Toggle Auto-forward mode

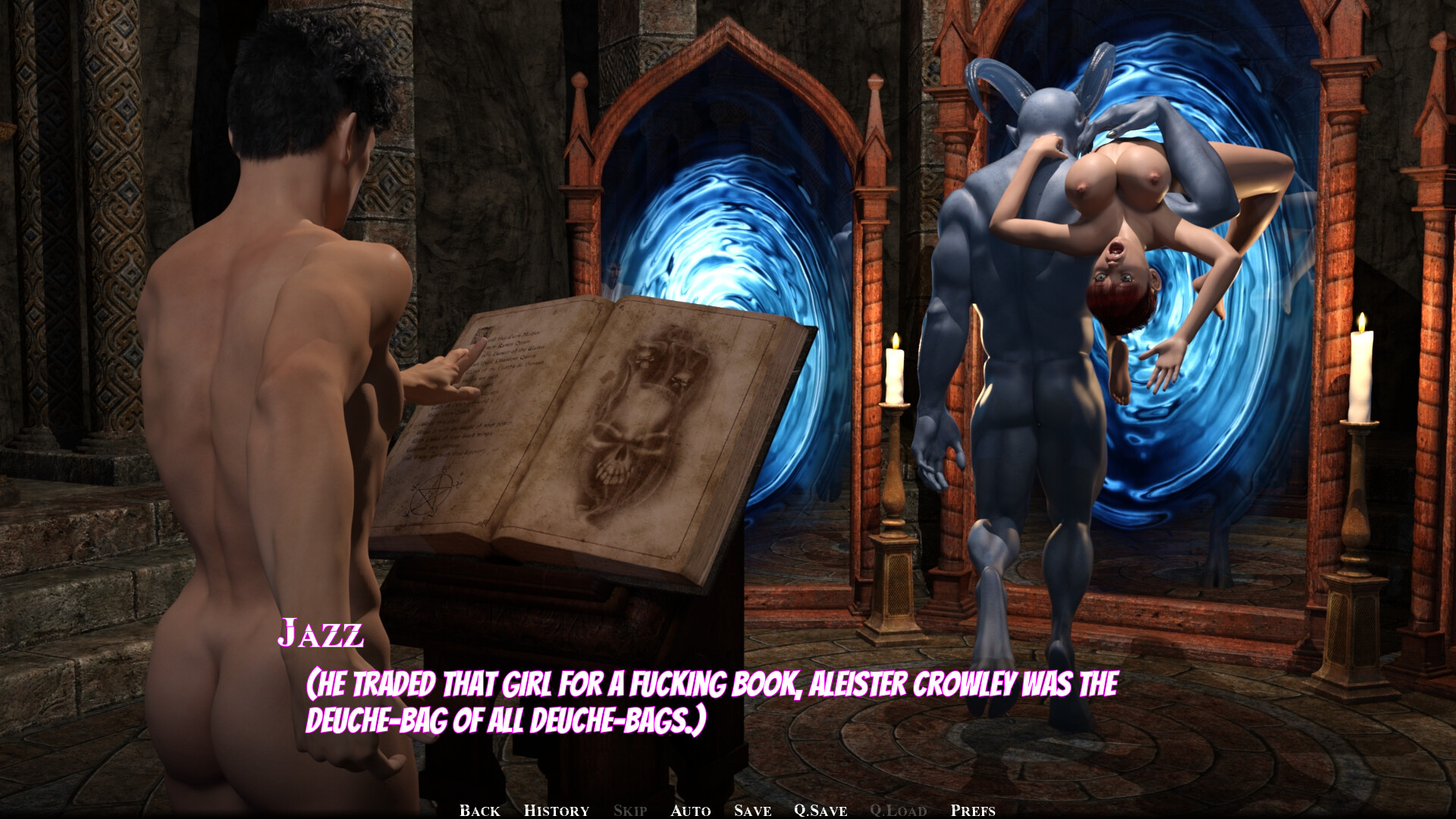point(689,810)
